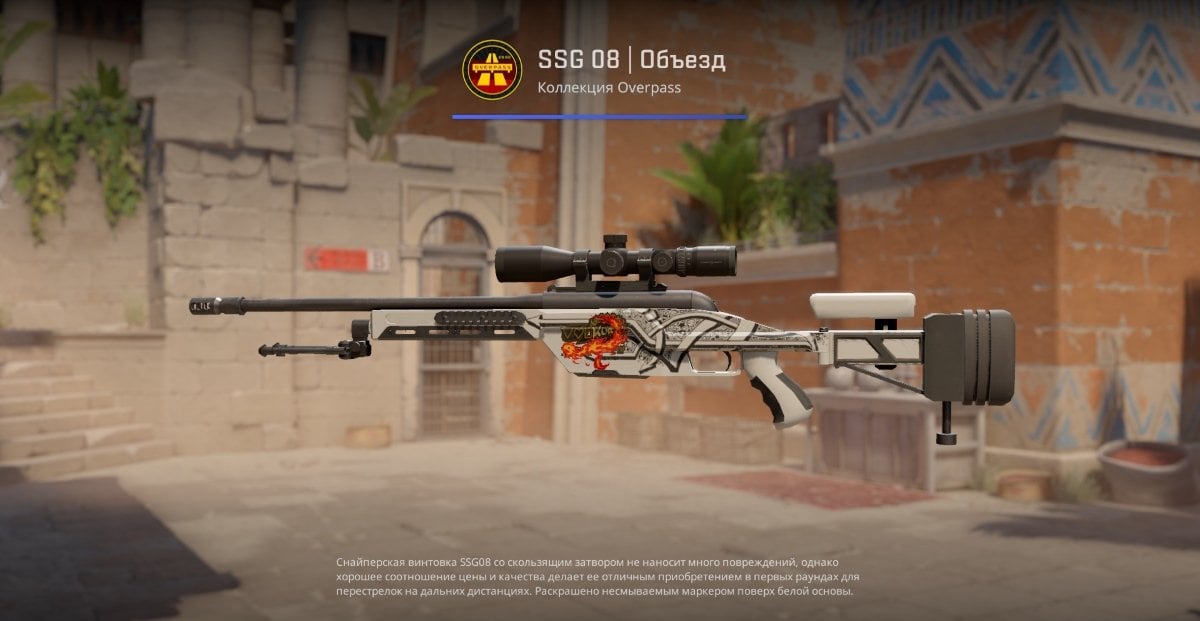Viewport: 1200px width, 621px height.
Task: Select the "Коллекция Overpass" collection label
Action: (x=608, y=87)
